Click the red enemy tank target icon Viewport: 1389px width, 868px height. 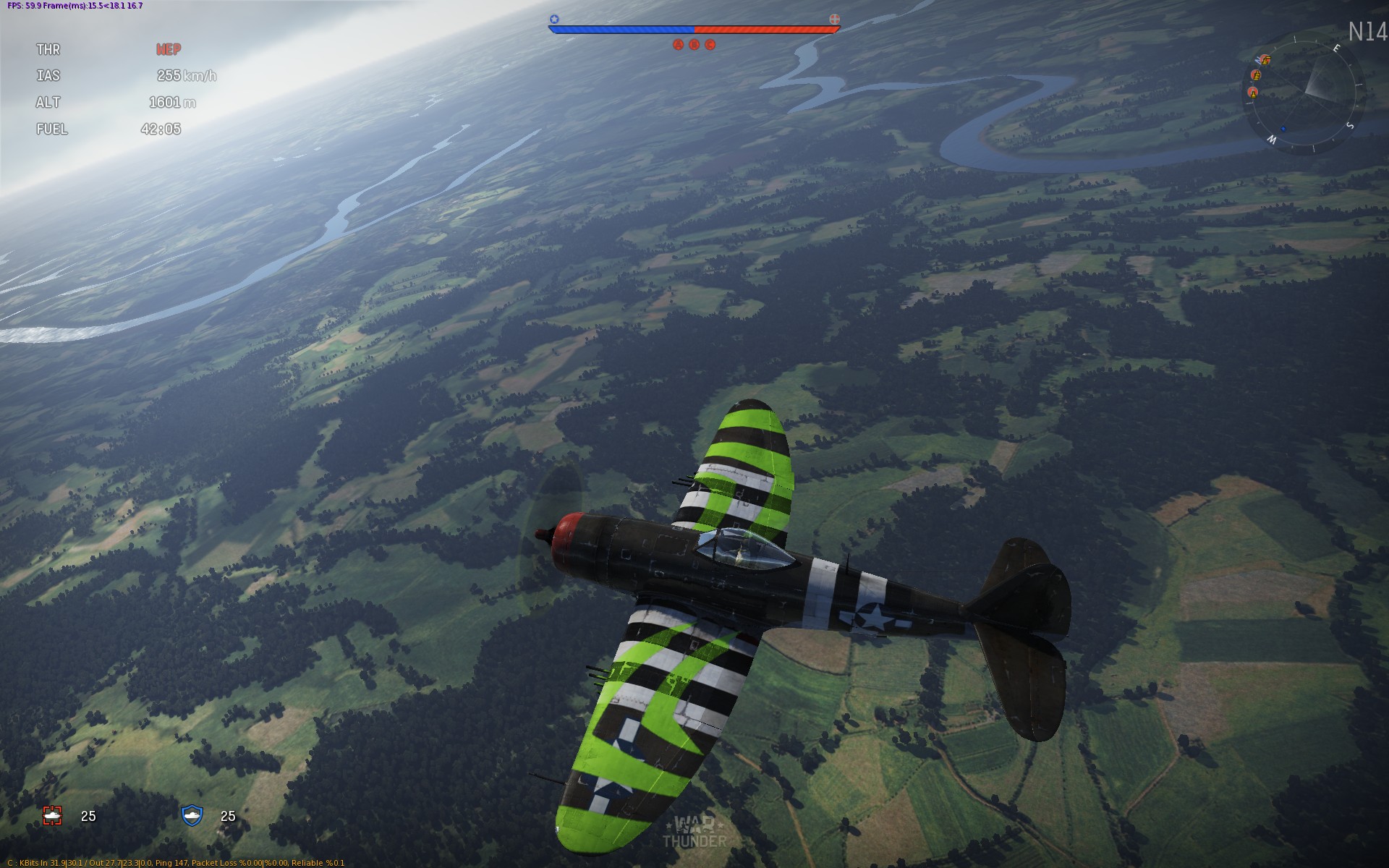coord(53,816)
